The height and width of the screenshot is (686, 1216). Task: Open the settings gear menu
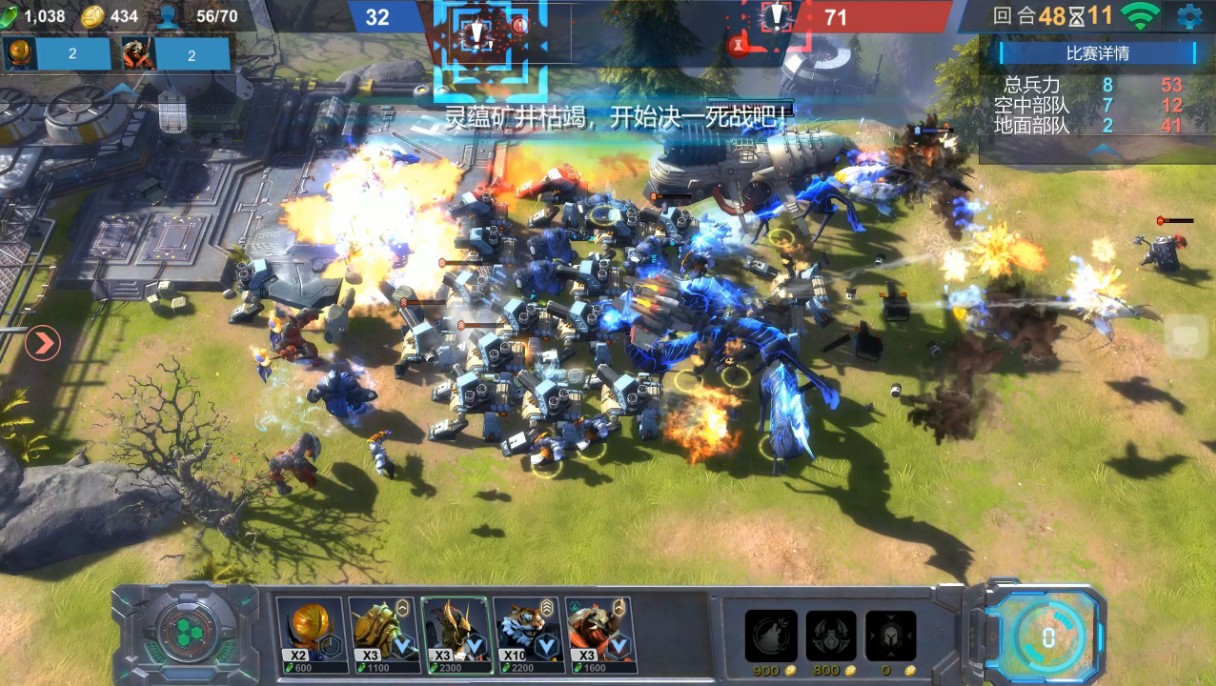pos(1189,16)
